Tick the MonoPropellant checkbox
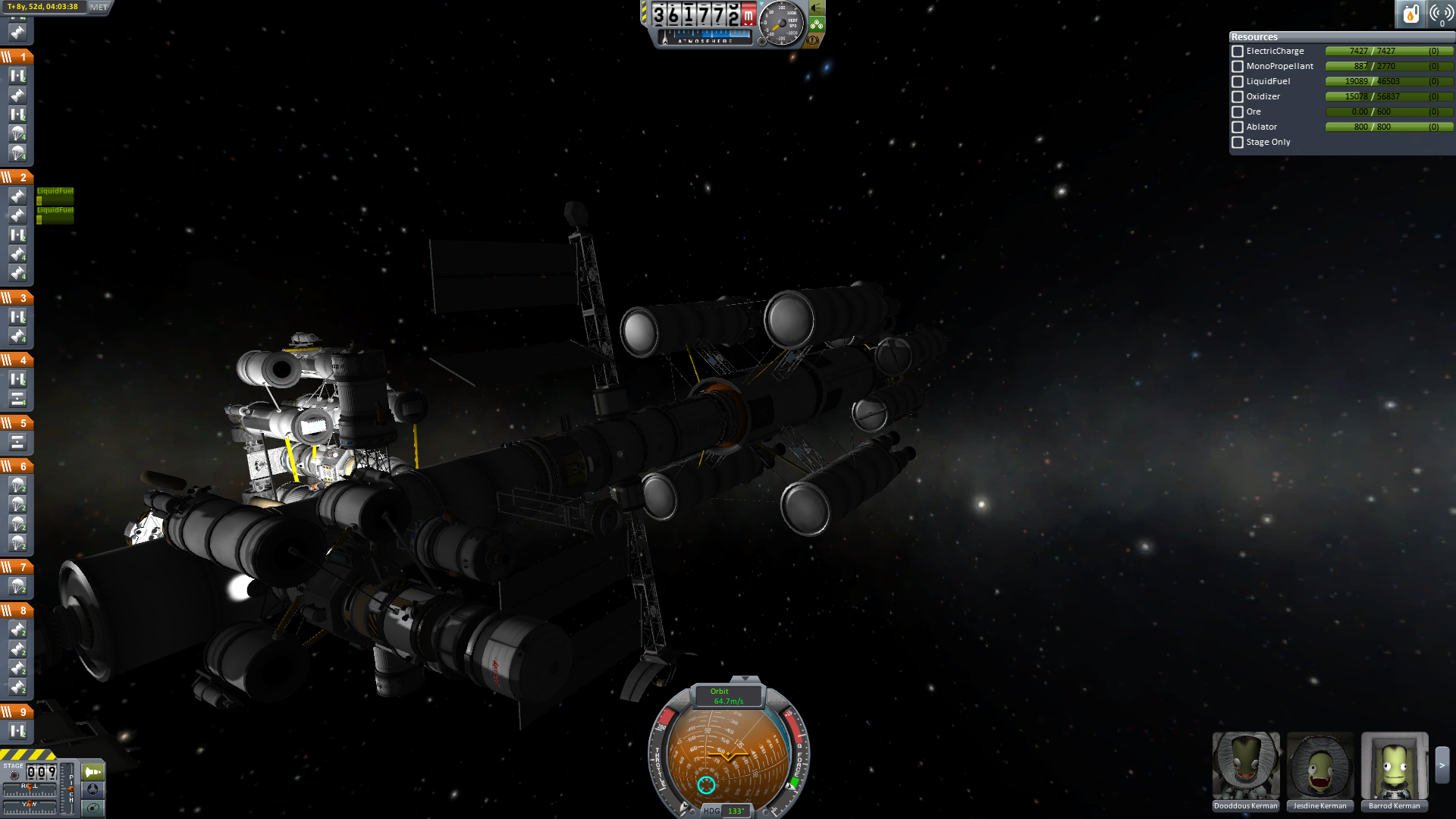The height and width of the screenshot is (819, 1456). (x=1238, y=67)
